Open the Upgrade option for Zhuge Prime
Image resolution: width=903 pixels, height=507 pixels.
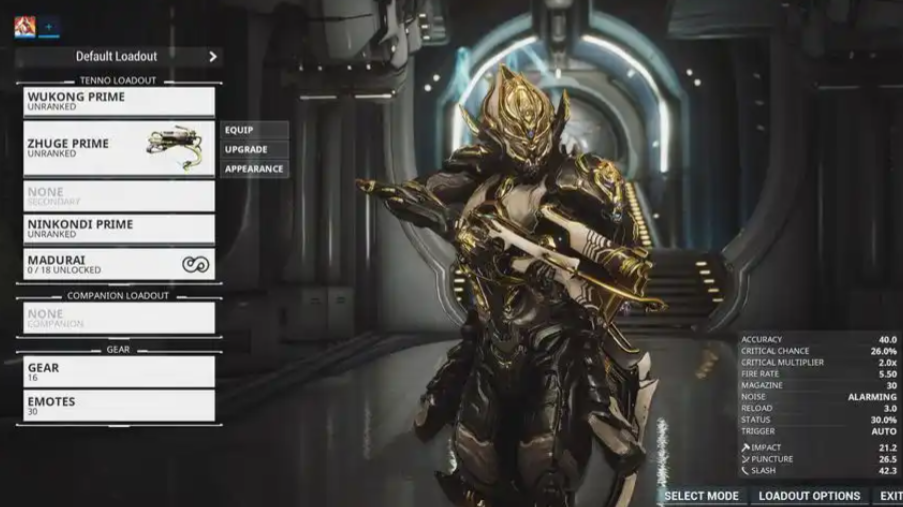click(x=255, y=149)
